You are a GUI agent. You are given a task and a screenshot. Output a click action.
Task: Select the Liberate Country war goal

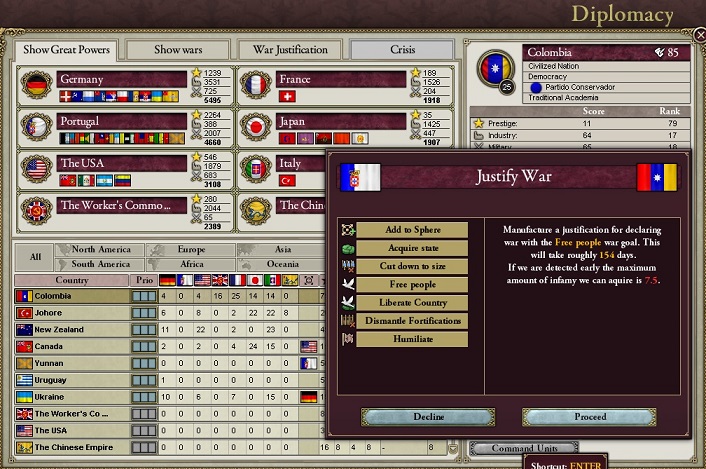tap(412, 302)
